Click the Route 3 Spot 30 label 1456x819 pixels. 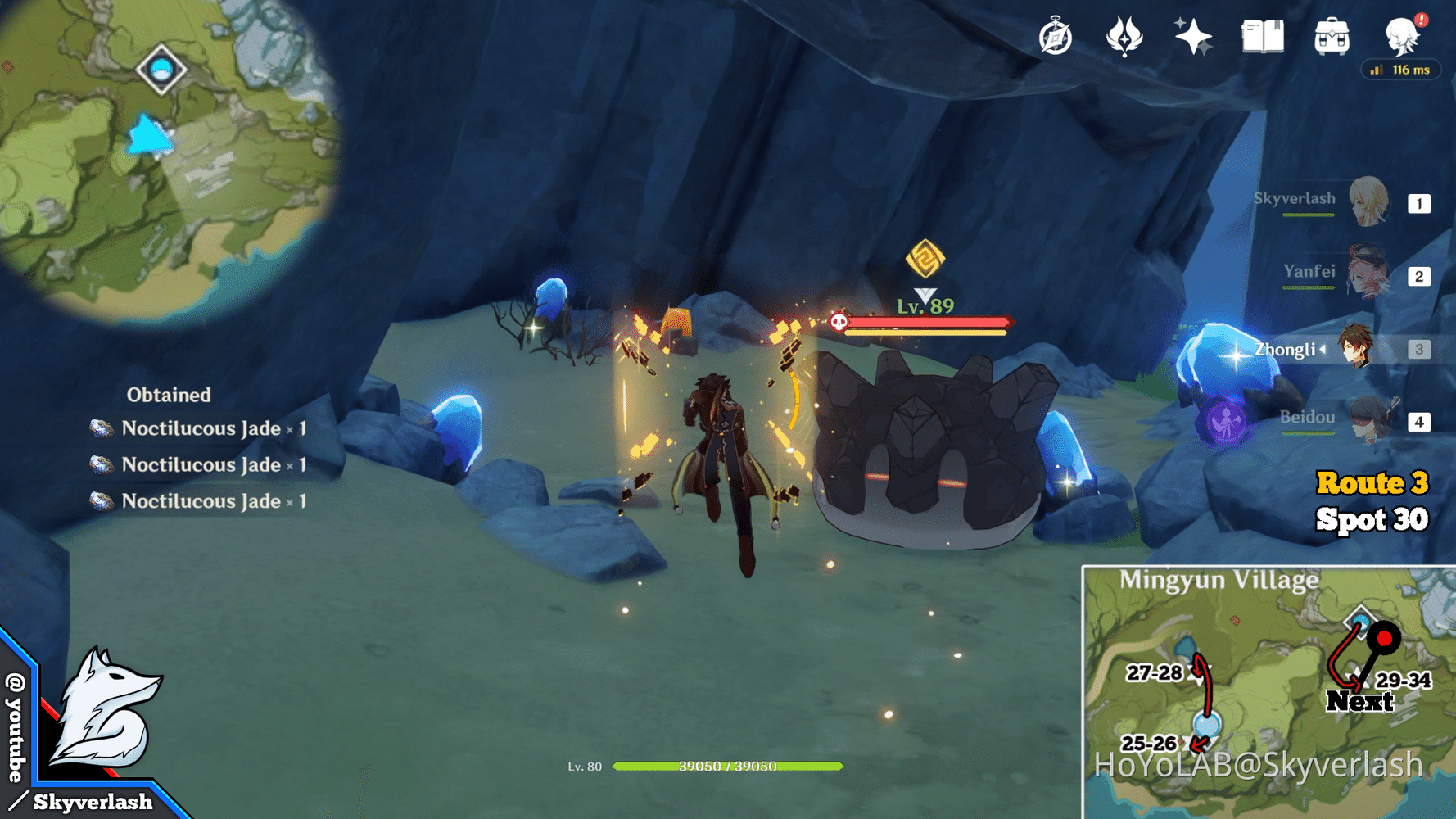point(1372,502)
